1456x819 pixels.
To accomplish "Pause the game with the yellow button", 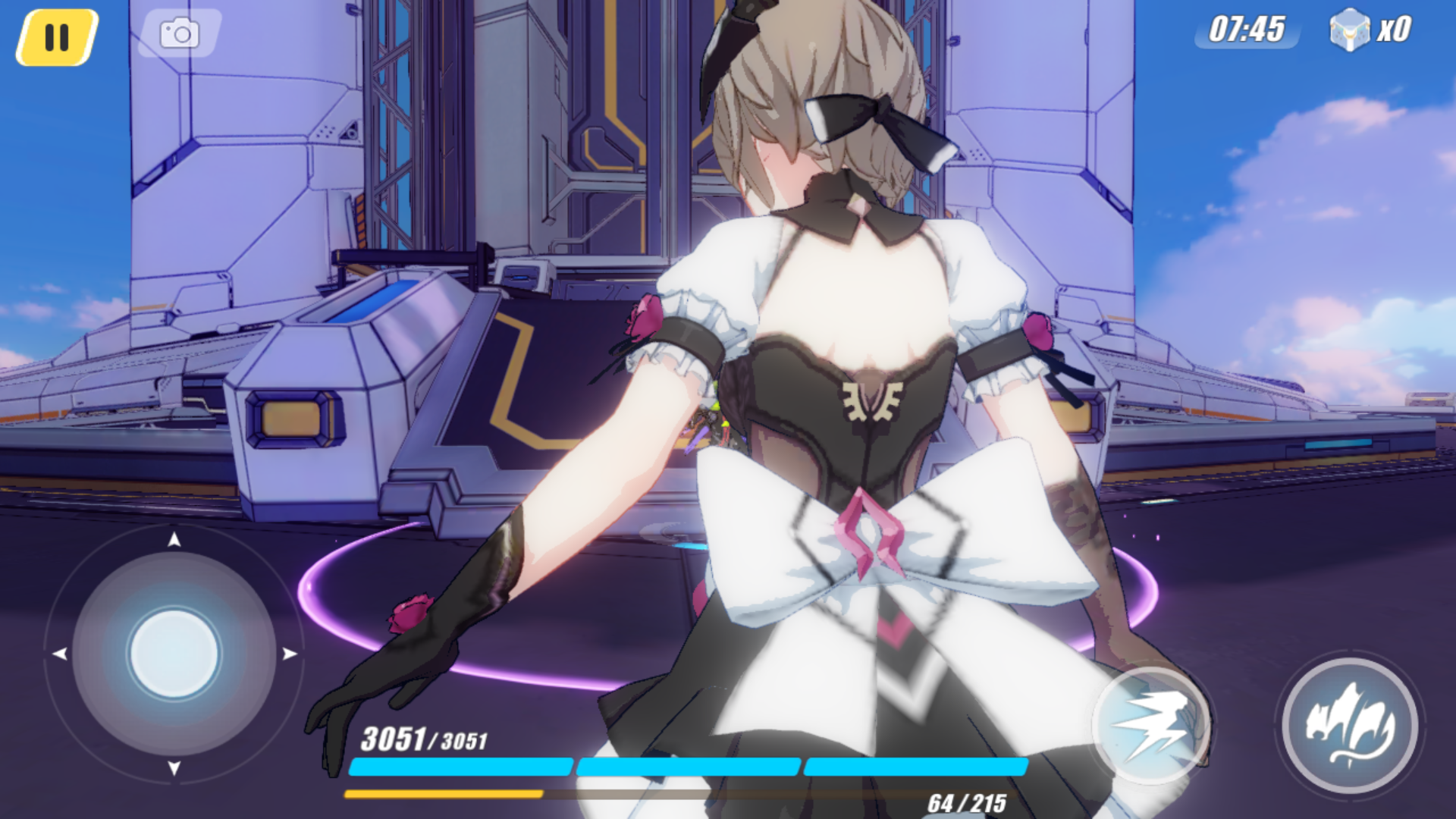I will pos(57,37).
